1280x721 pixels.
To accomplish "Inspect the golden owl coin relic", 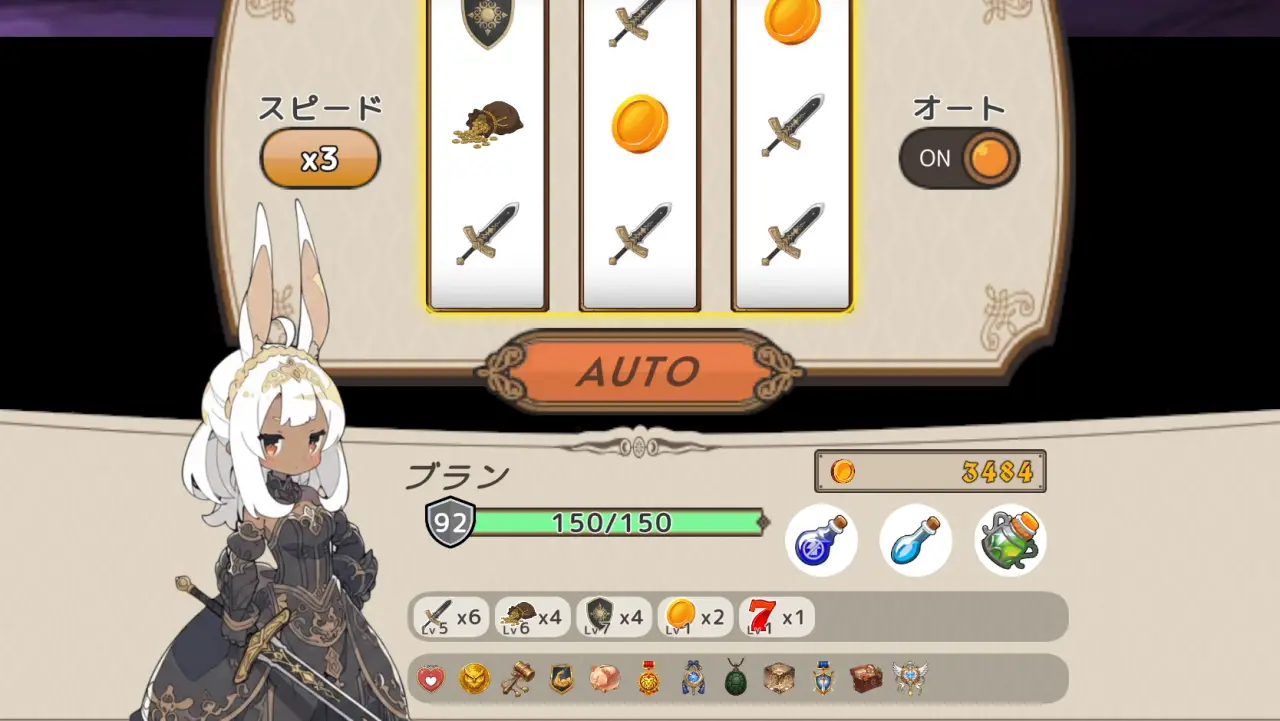I will coord(474,679).
